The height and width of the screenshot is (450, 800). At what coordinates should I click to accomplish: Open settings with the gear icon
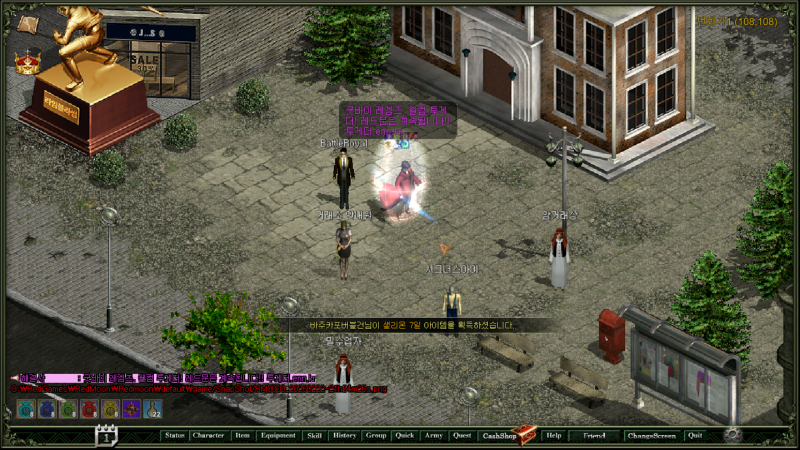(732, 434)
